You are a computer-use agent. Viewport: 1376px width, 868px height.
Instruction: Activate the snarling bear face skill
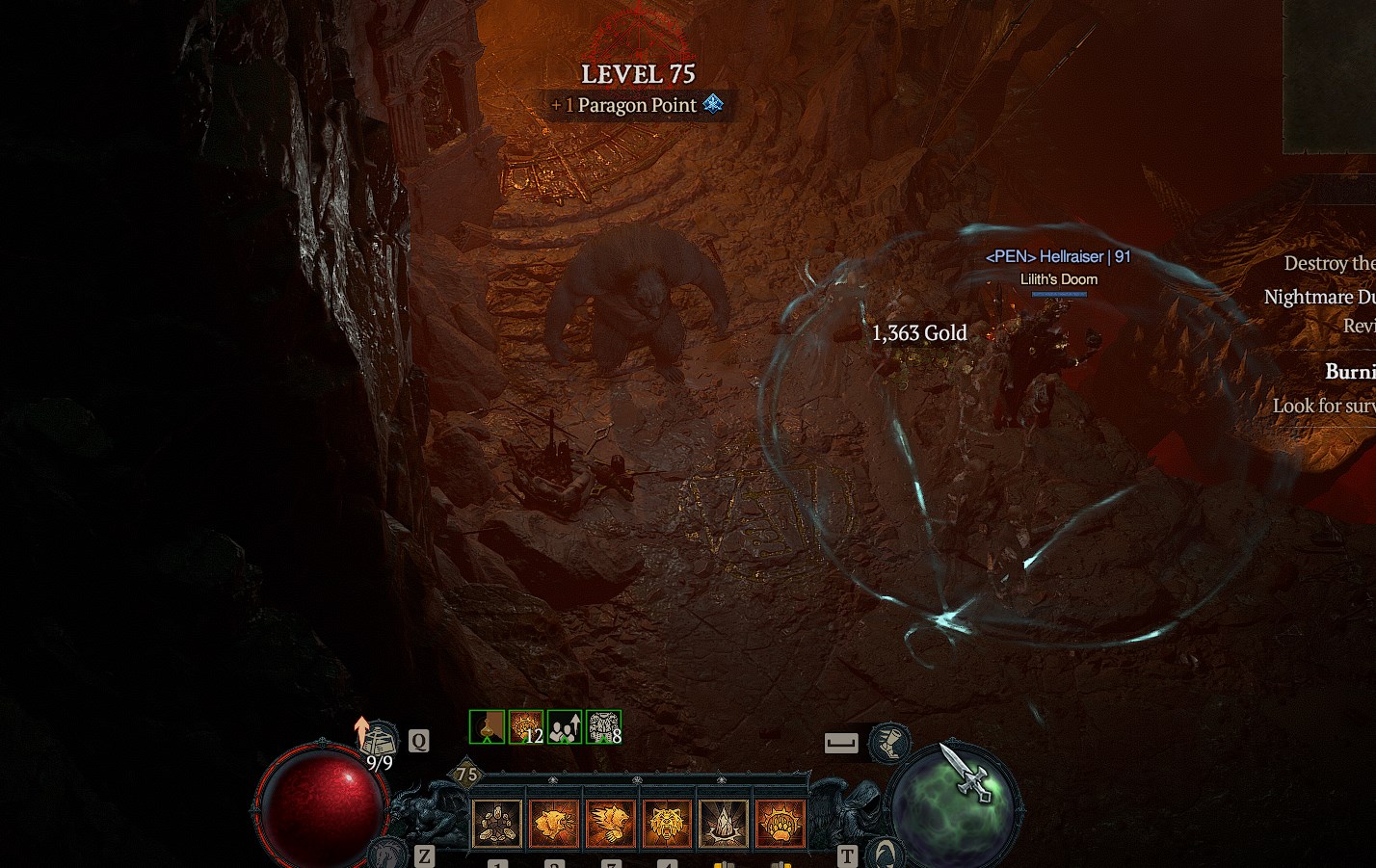point(668,824)
